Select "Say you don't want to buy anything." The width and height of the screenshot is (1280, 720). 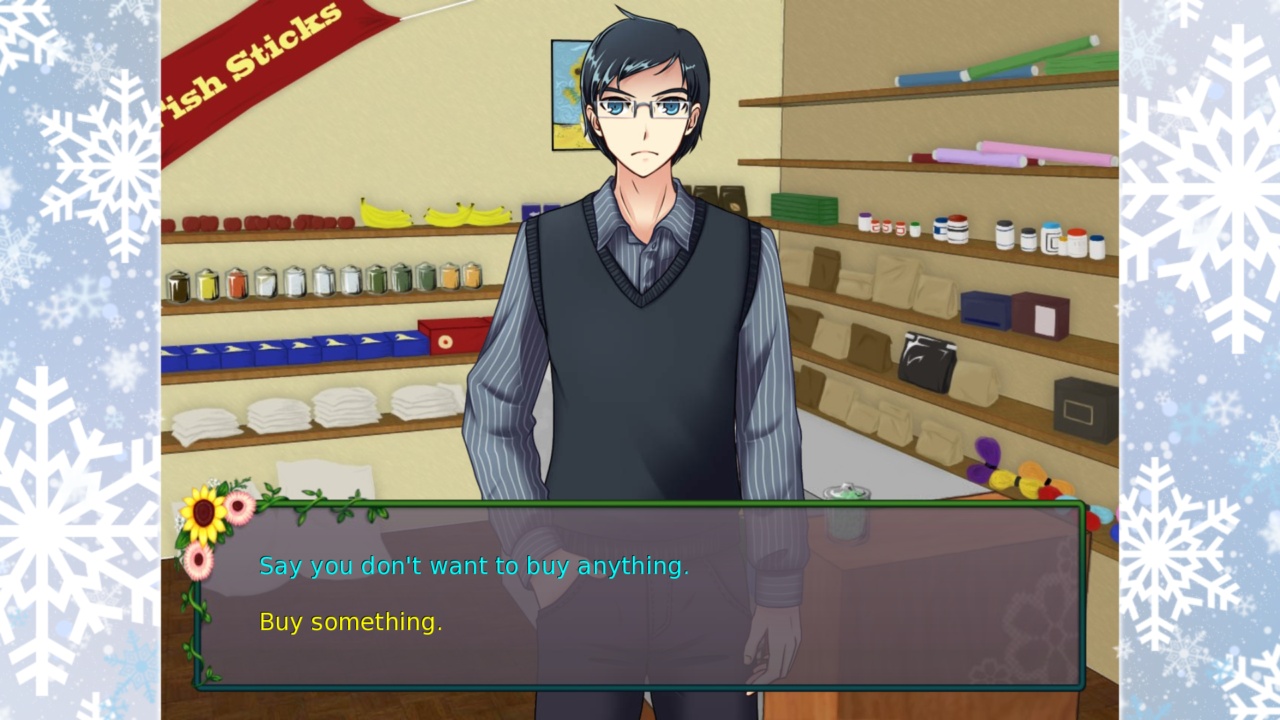[x=474, y=565]
